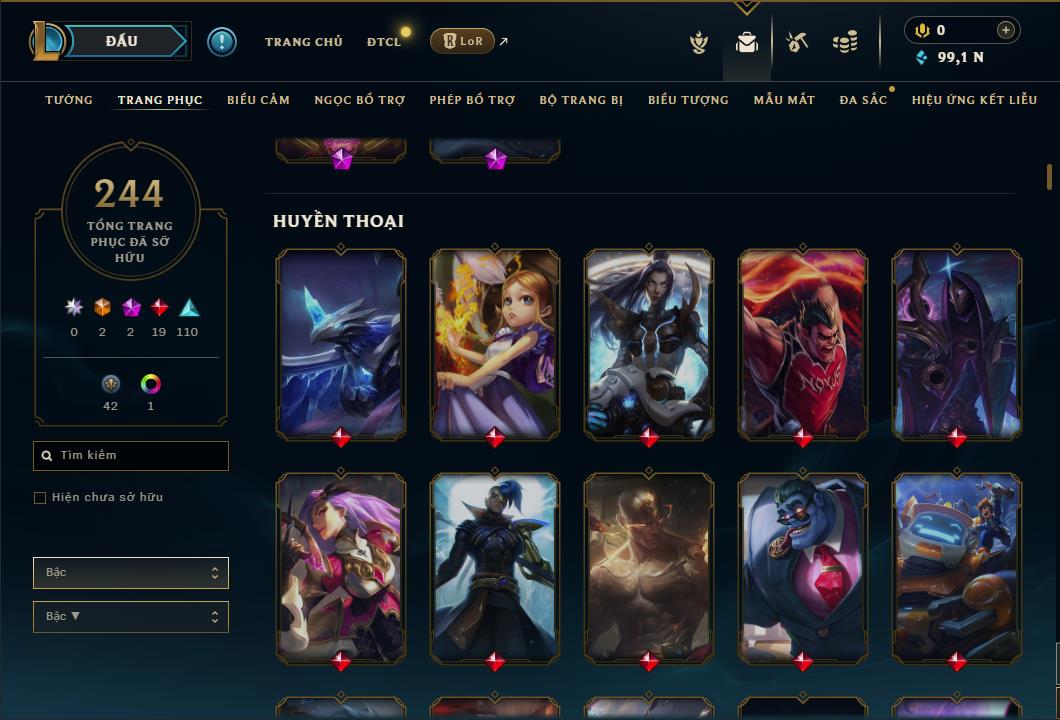Viewport: 1060px width, 720px height.
Task: Select the NGỌC BỔ TRỢ runes tab
Action: point(359,100)
